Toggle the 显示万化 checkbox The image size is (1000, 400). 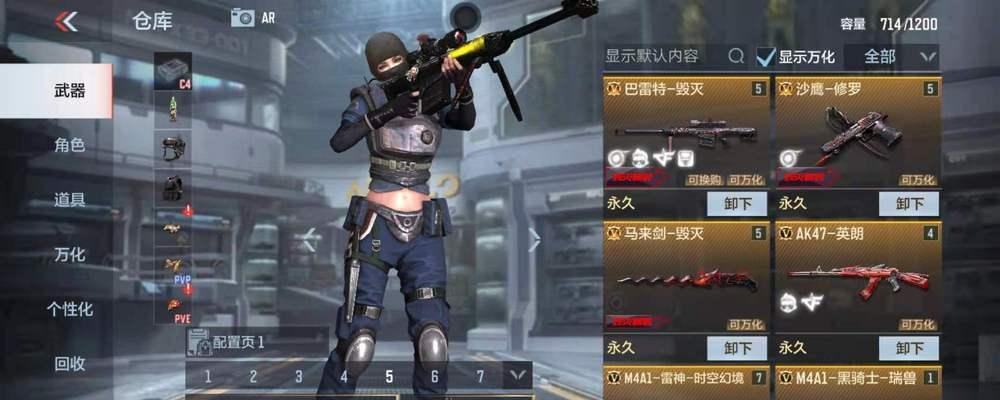coord(766,57)
